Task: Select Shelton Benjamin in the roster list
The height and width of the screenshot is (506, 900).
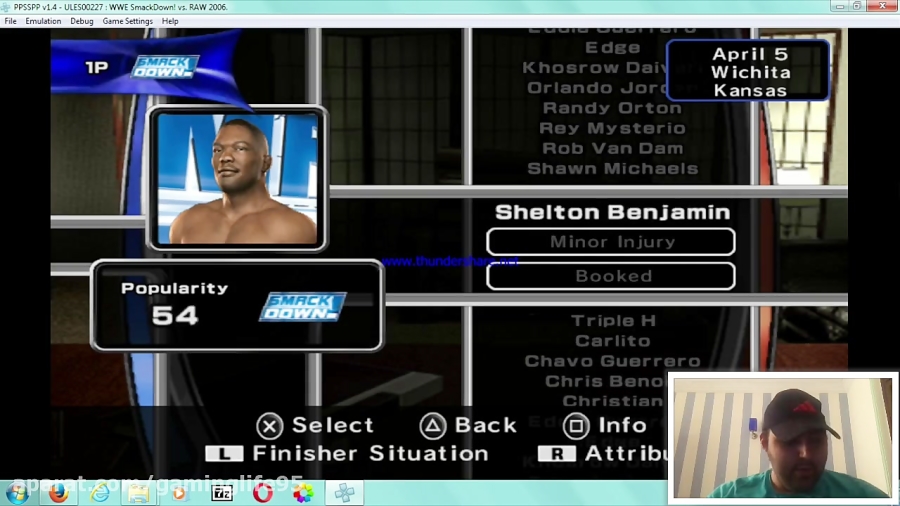Action: tap(612, 212)
